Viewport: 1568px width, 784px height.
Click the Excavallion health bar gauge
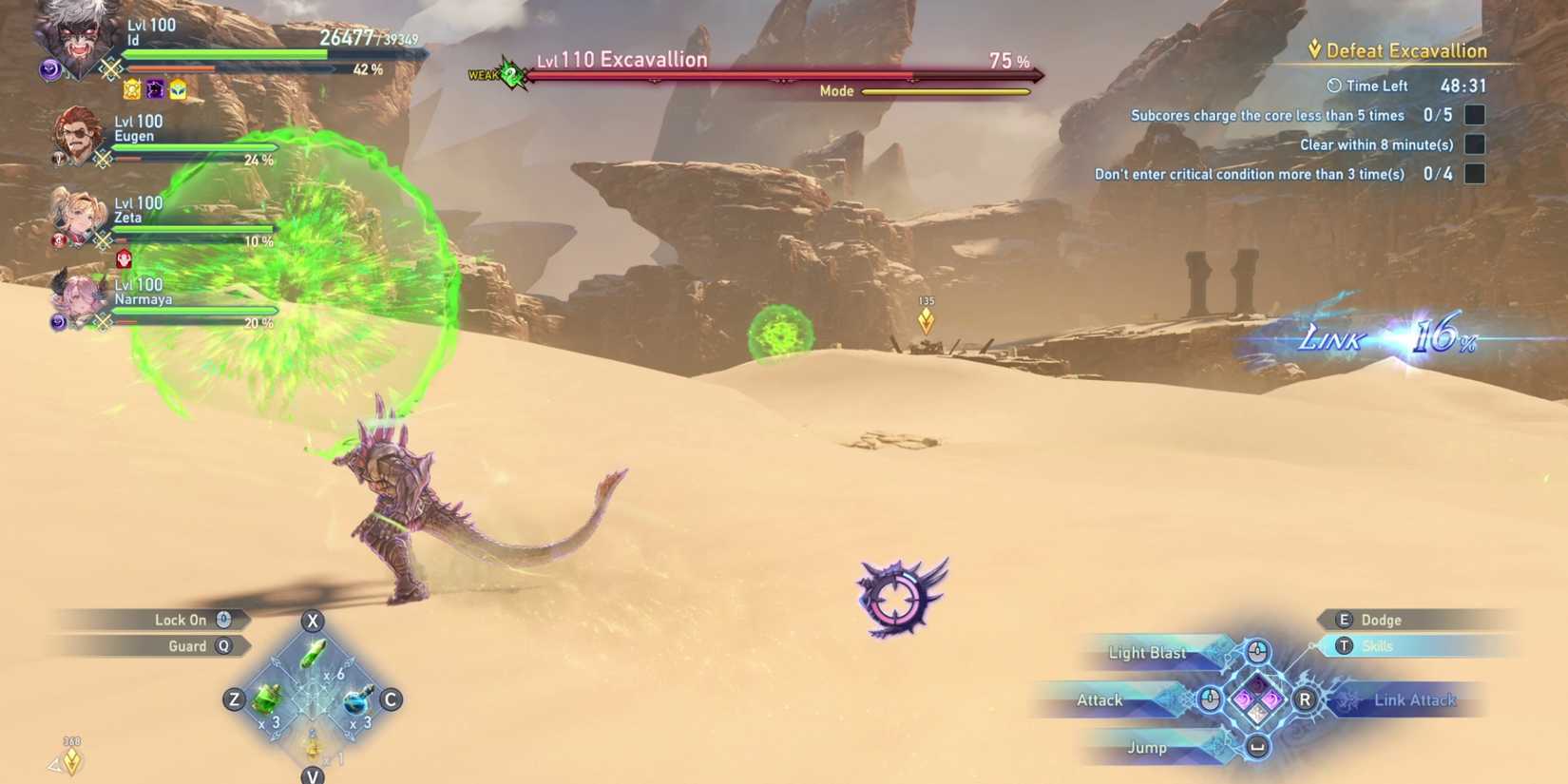pyautogui.click(x=784, y=75)
